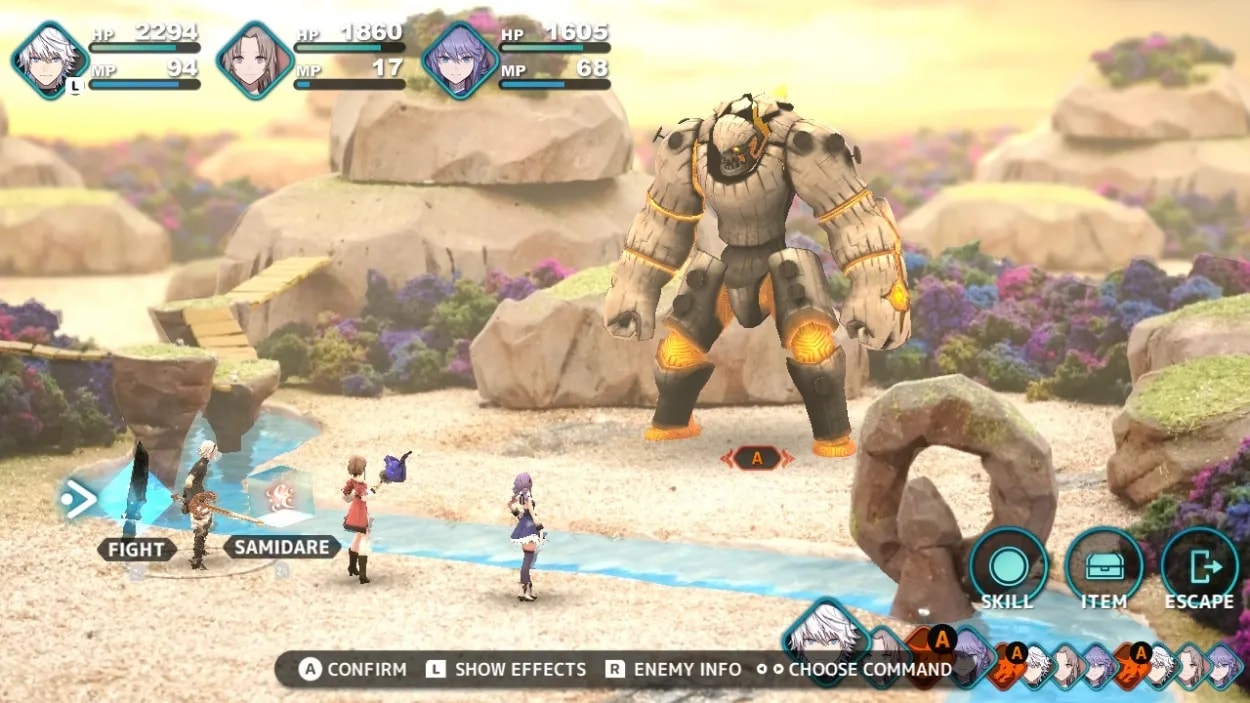Open the Item menu

[1103, 566]
